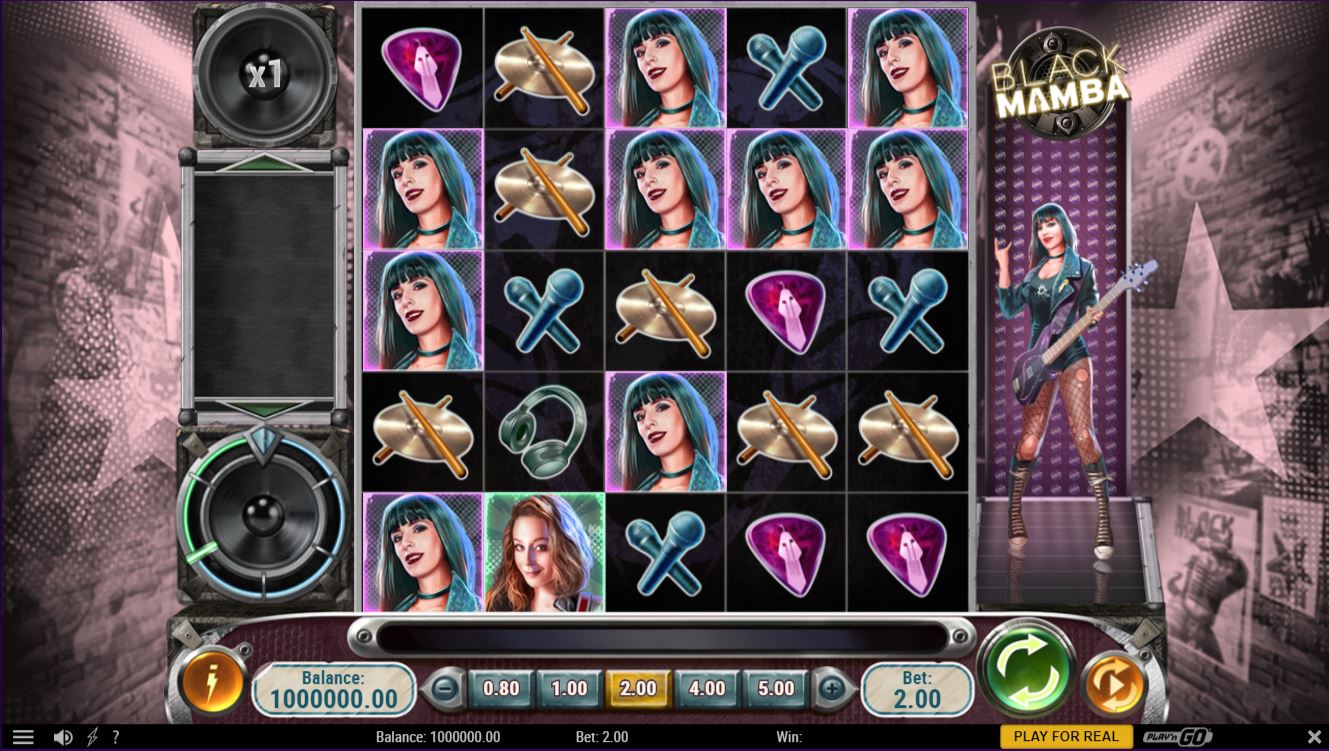Click the Play For Real button
Screen dimensions: 1329x751
point(1066,737)
